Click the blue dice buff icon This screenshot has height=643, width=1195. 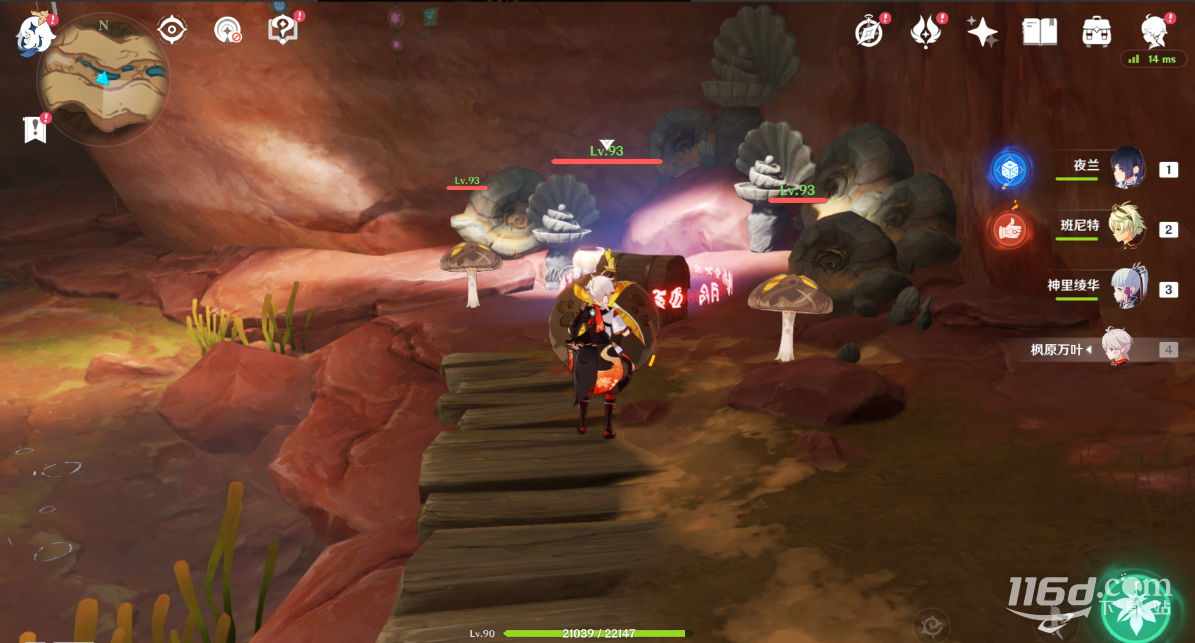[1009, 170]
